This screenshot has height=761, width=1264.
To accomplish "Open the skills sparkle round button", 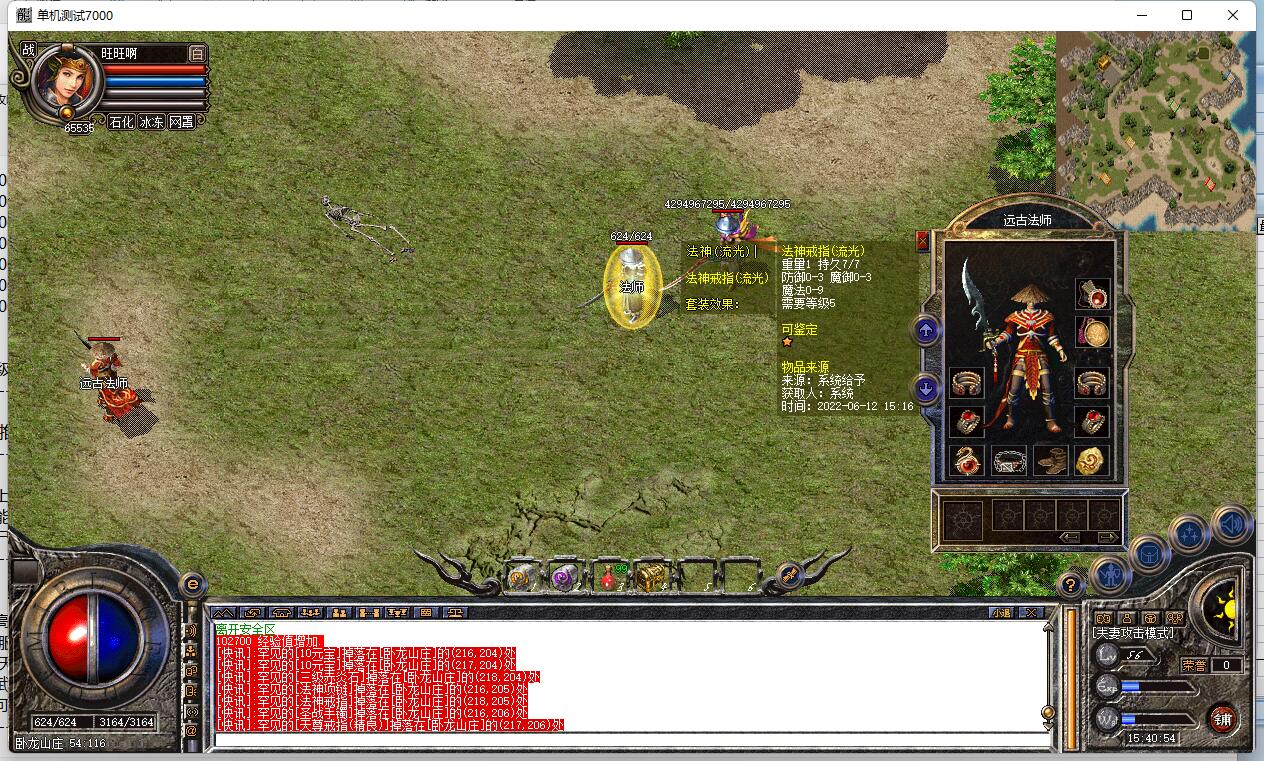I will point(1190,535).
